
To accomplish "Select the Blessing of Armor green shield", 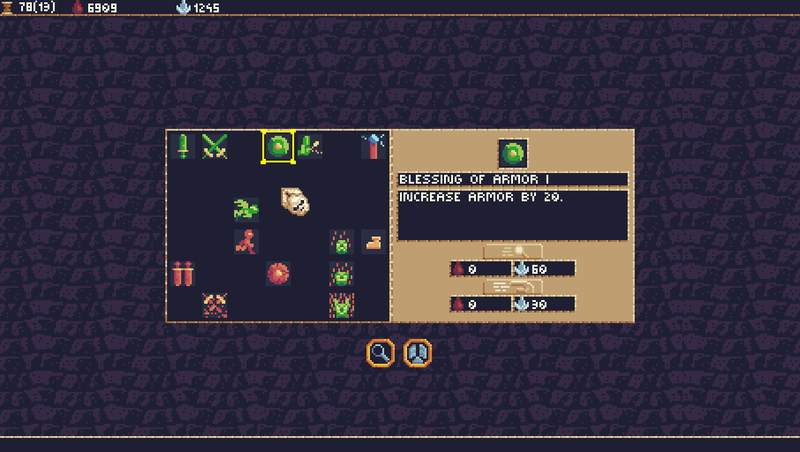I will (x=278, y=147).
